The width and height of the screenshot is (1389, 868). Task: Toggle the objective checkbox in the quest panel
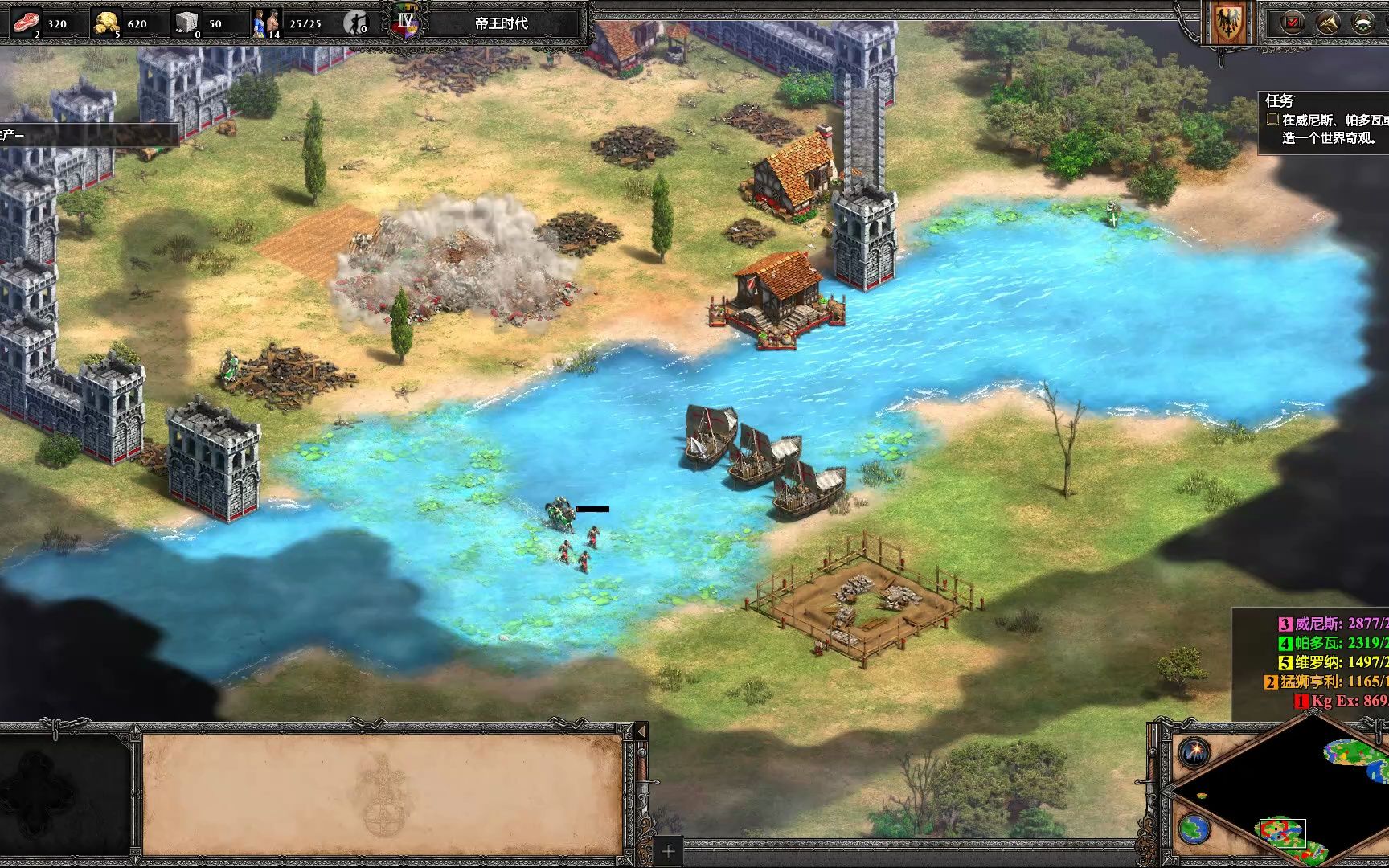1272,119
